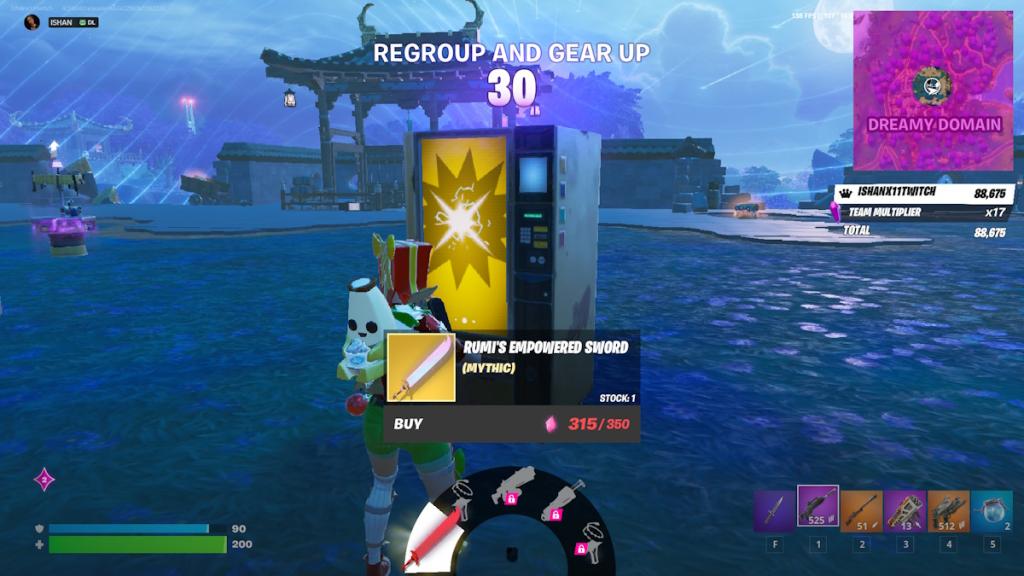
Task: Equip the rifle with 51 ammo
Action: coord(861,509)
